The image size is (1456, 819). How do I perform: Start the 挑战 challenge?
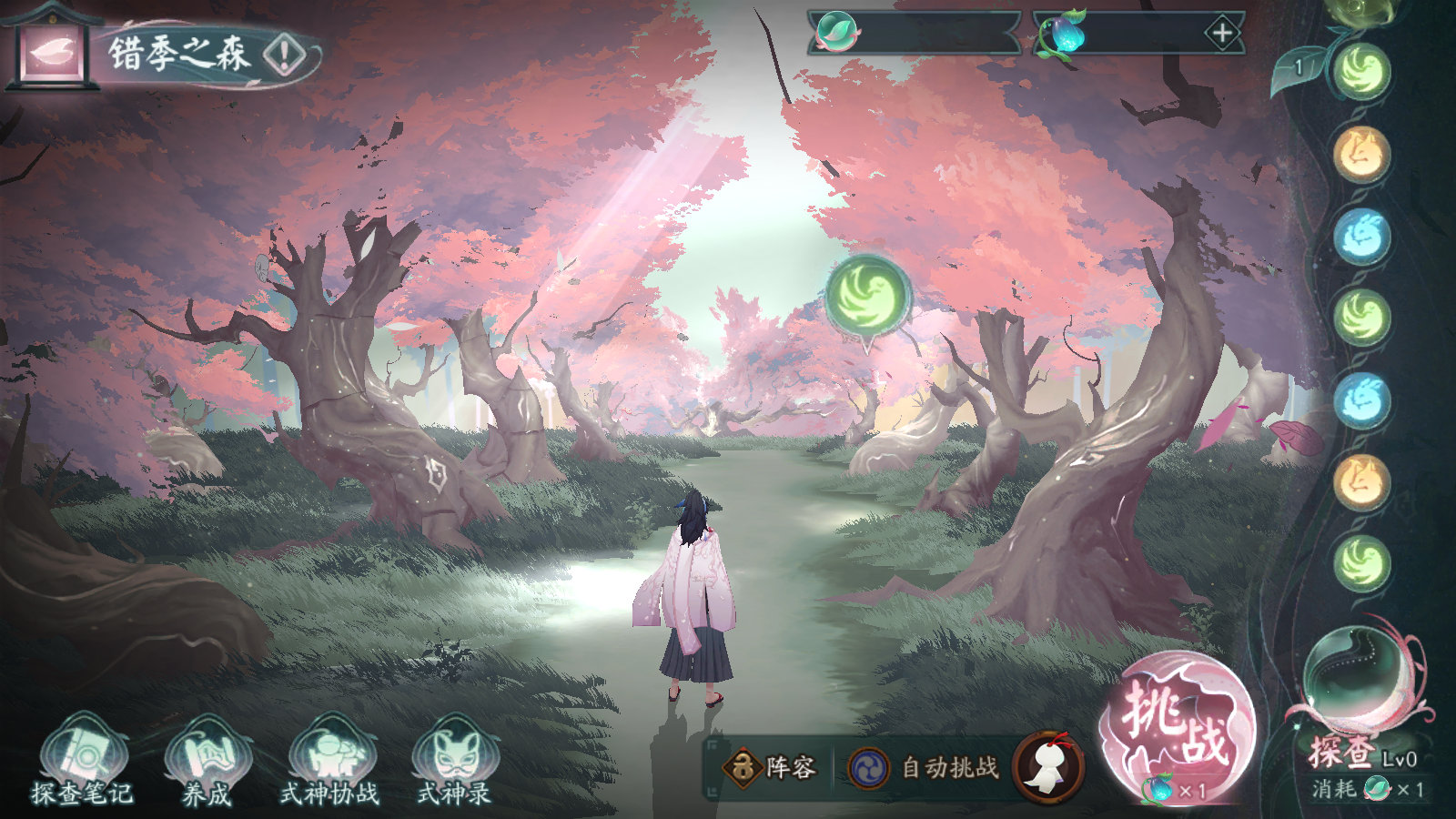1178,725
